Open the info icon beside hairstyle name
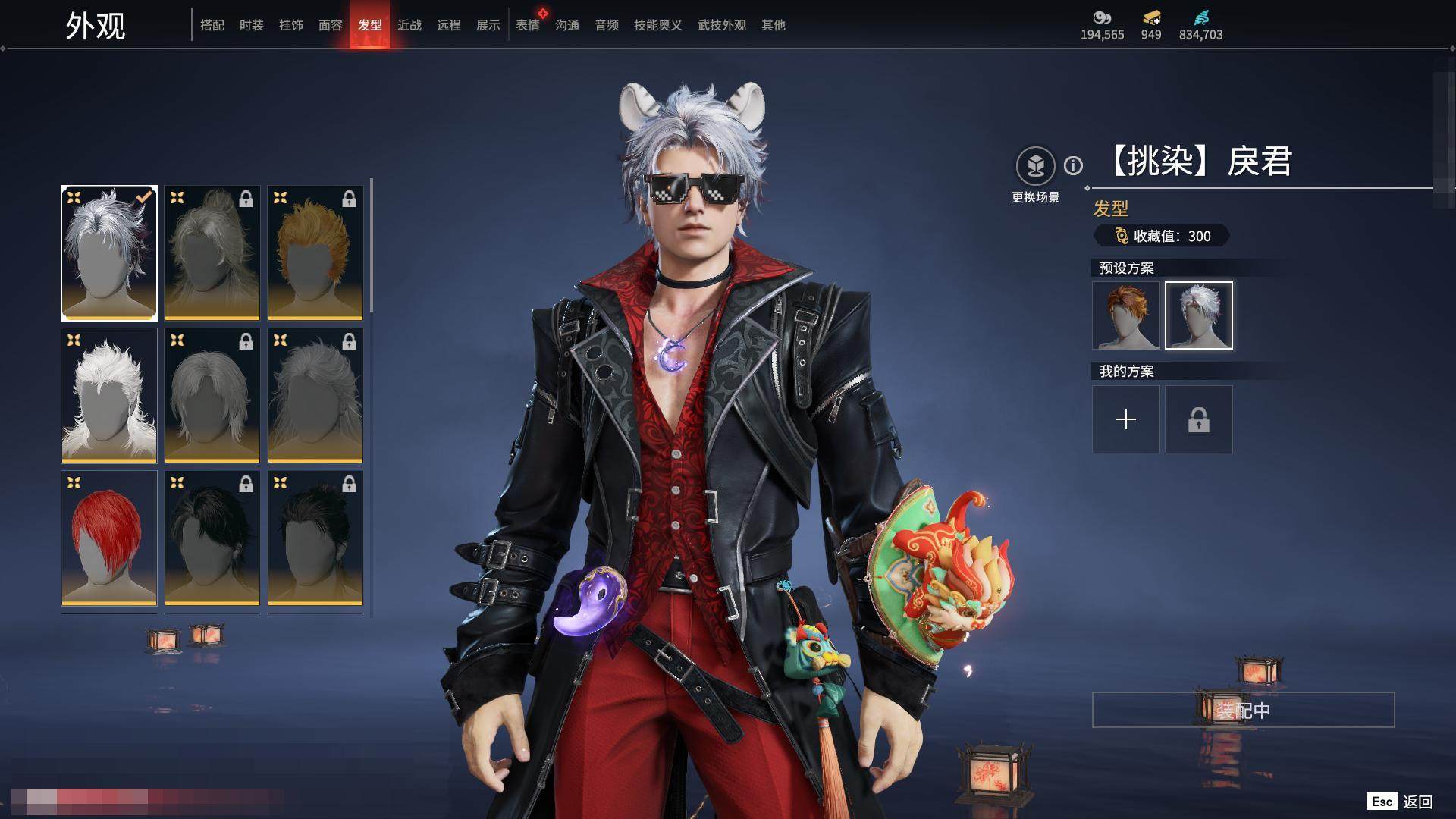 (x=1073, y=165)
